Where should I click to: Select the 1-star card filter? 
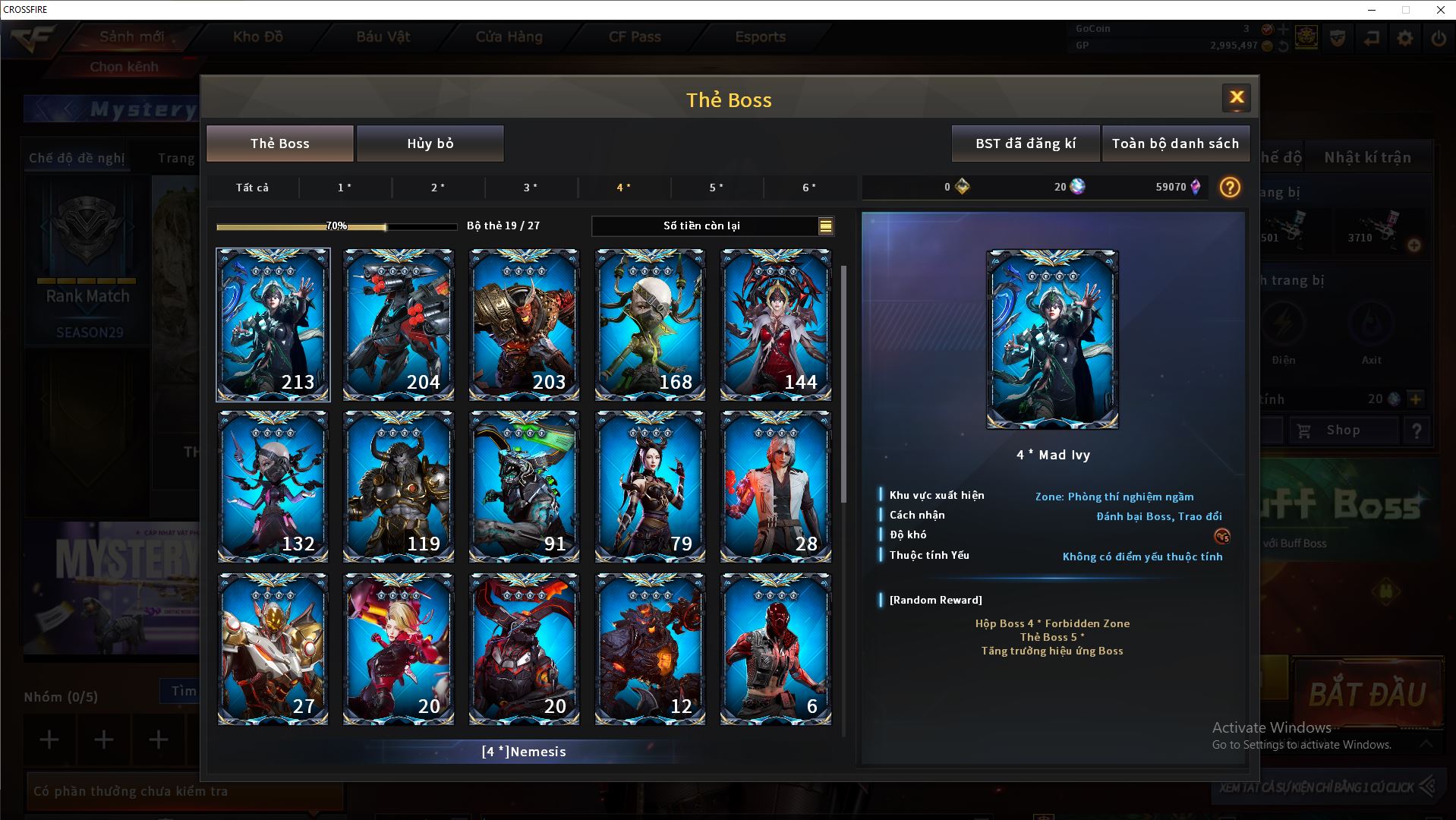[345, 188]
